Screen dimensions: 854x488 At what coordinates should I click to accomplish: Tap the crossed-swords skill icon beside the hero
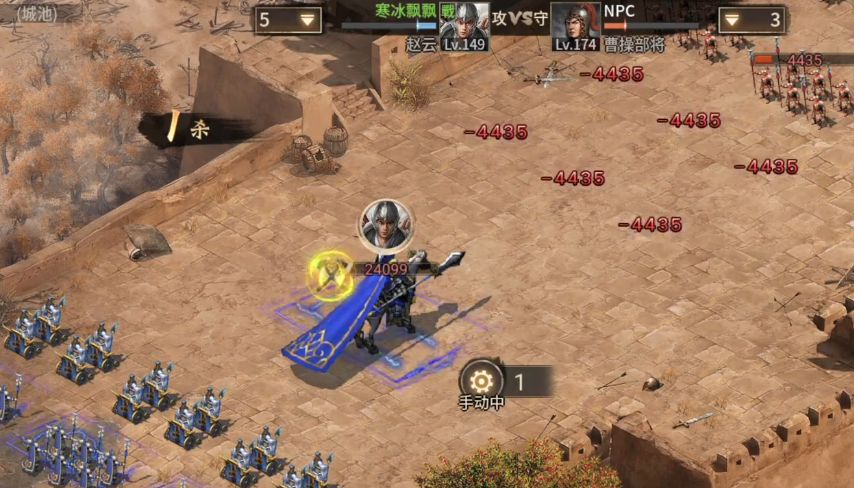pos(330,272)
